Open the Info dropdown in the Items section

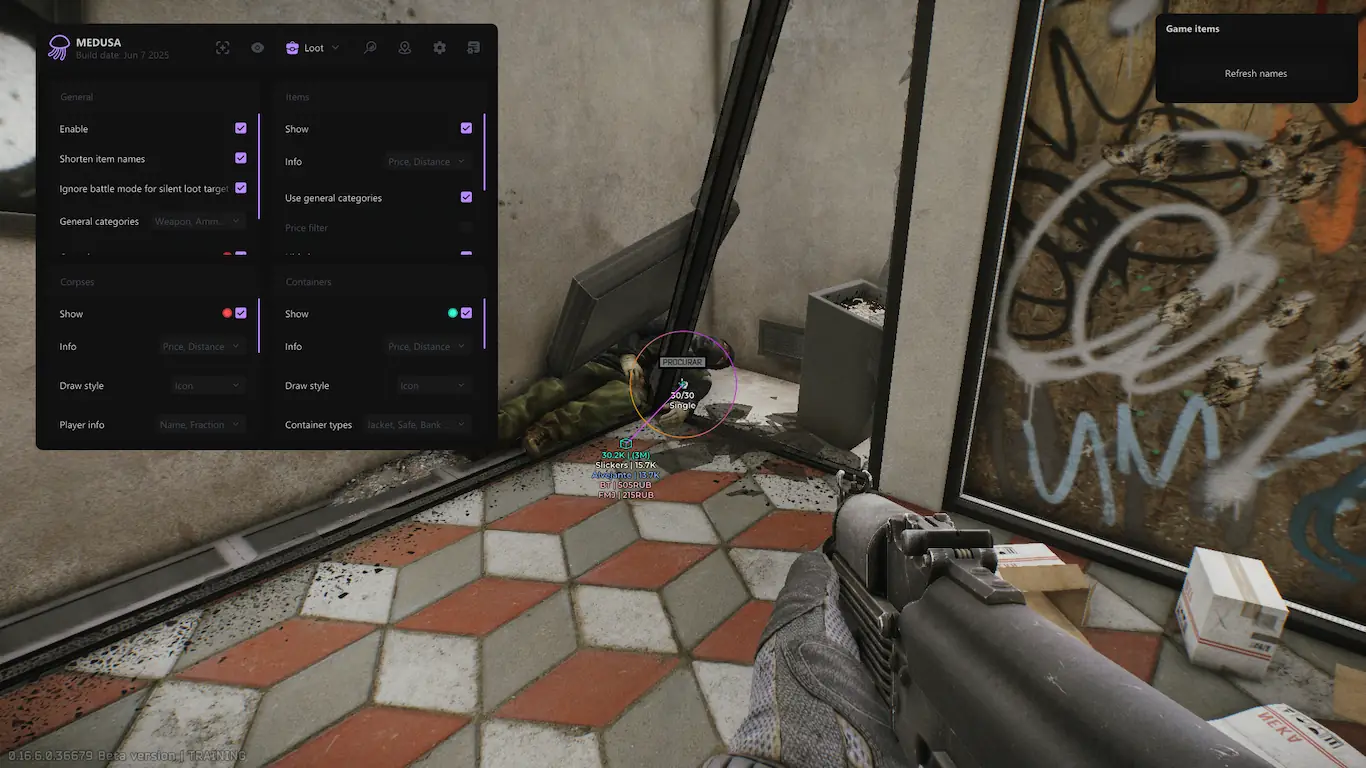[428, 162]
